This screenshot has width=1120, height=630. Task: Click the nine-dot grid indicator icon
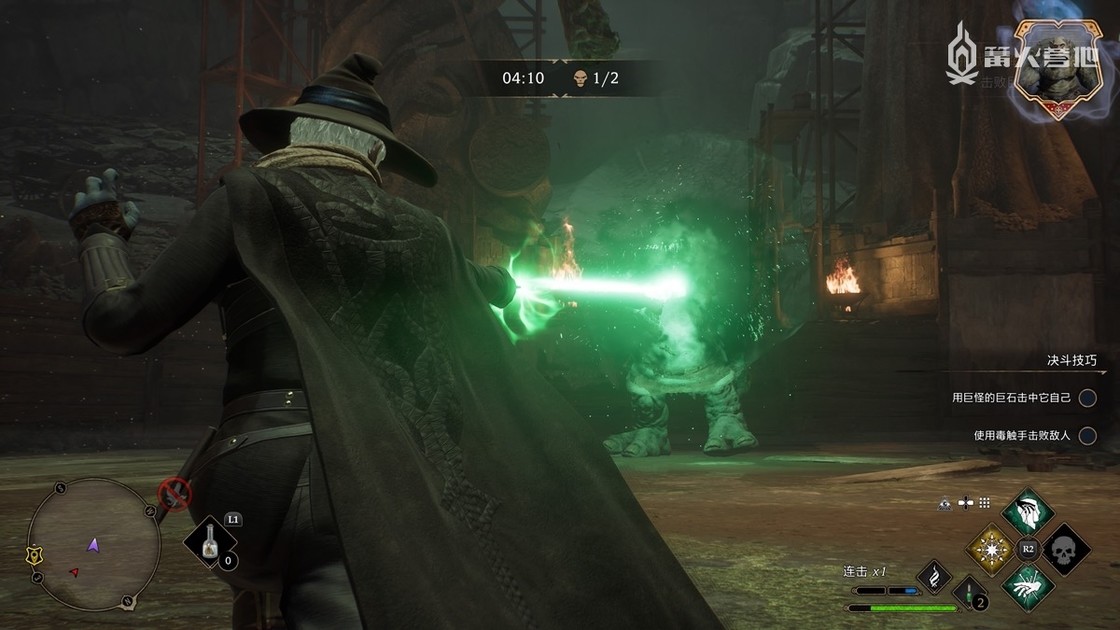point(984,503)
